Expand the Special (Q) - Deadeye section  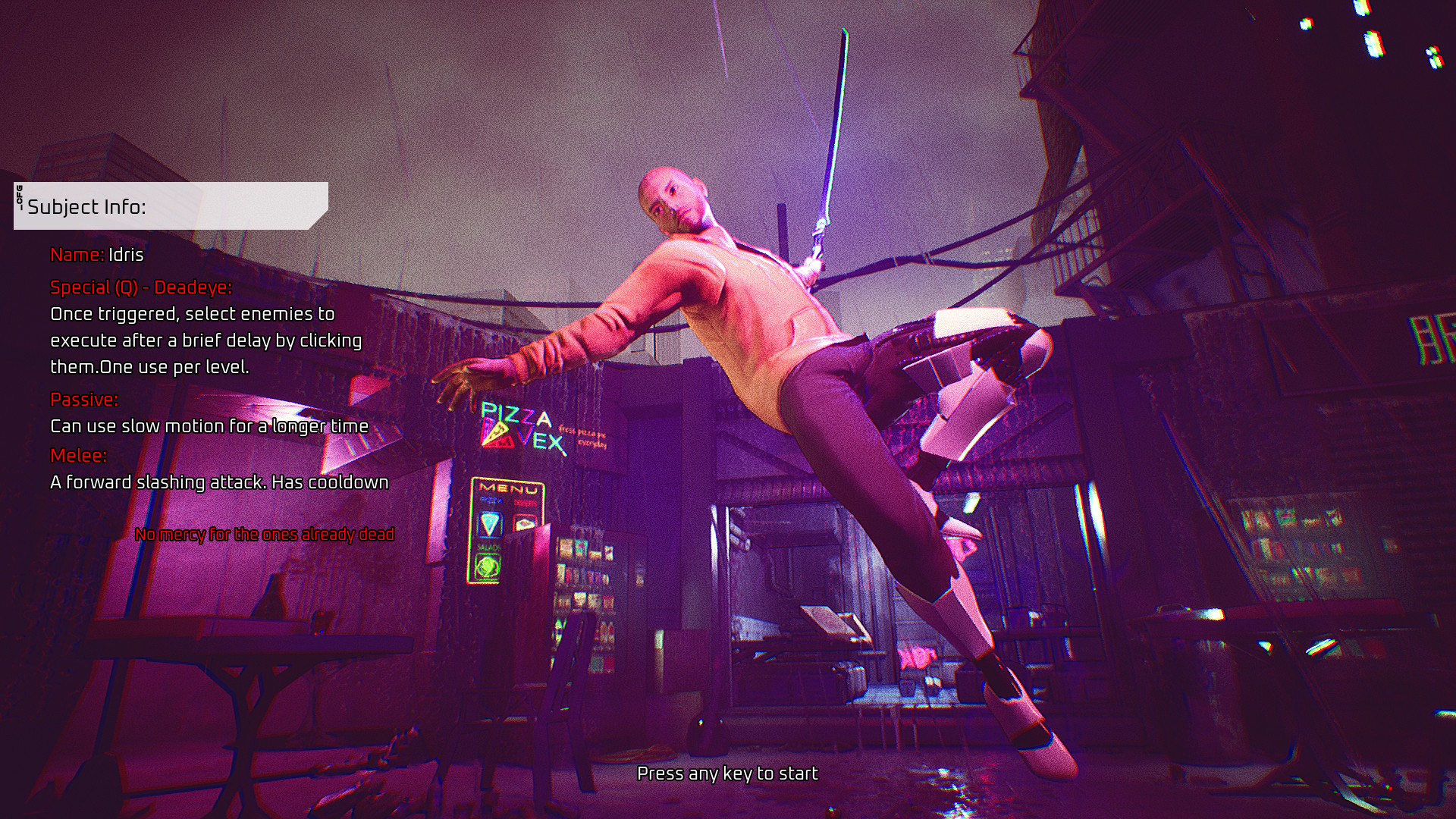tap(140, 288)
